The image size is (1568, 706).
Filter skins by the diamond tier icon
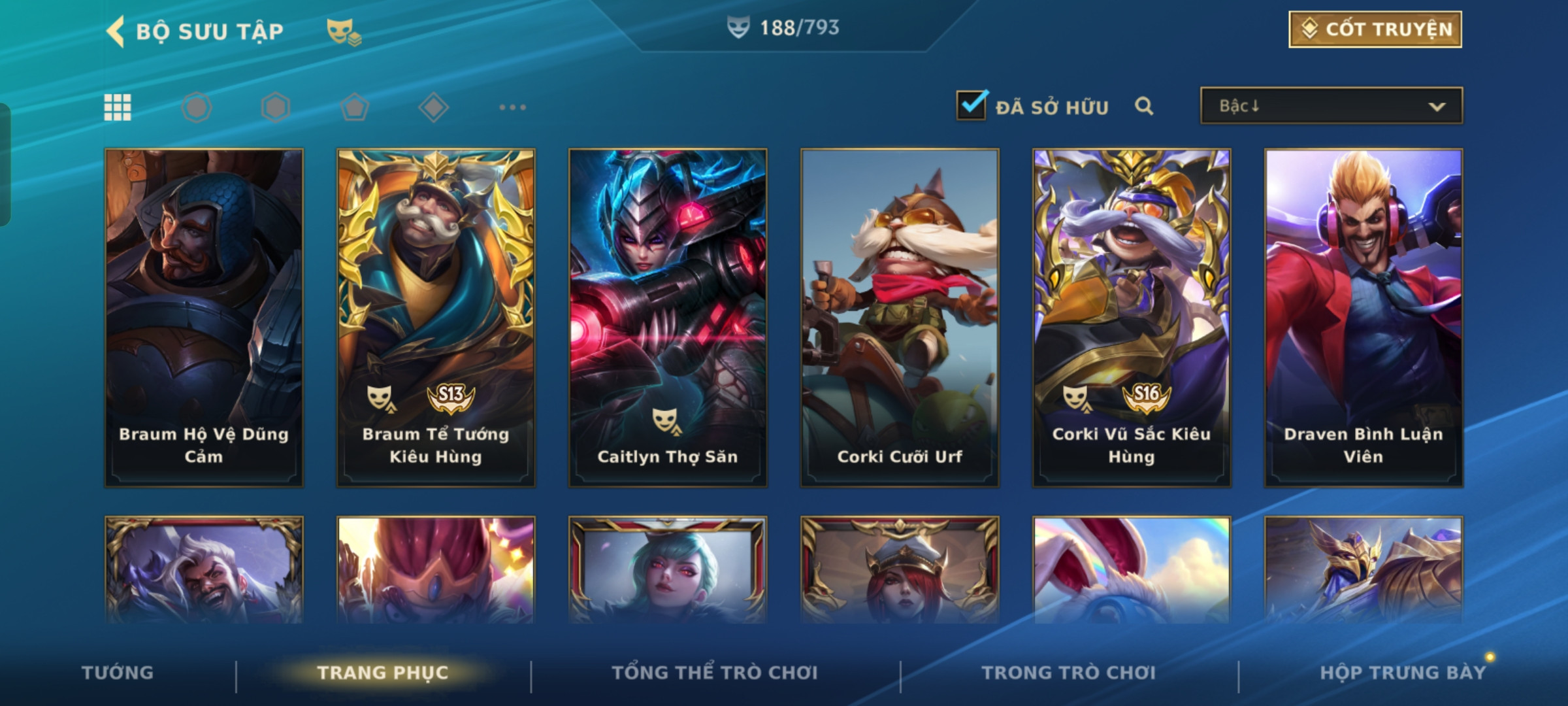pos(433,107)
